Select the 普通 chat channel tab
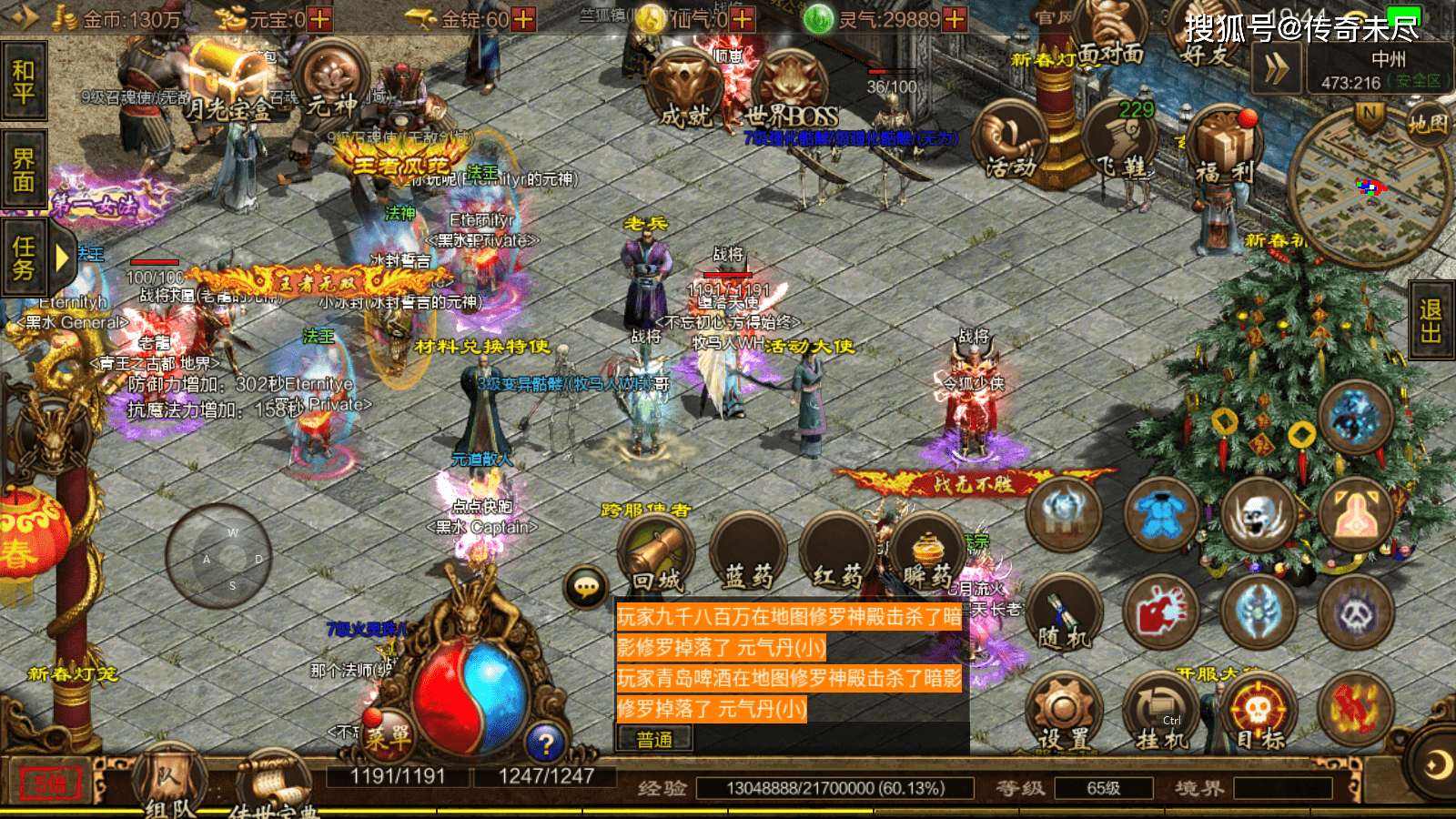 [654, 740]
